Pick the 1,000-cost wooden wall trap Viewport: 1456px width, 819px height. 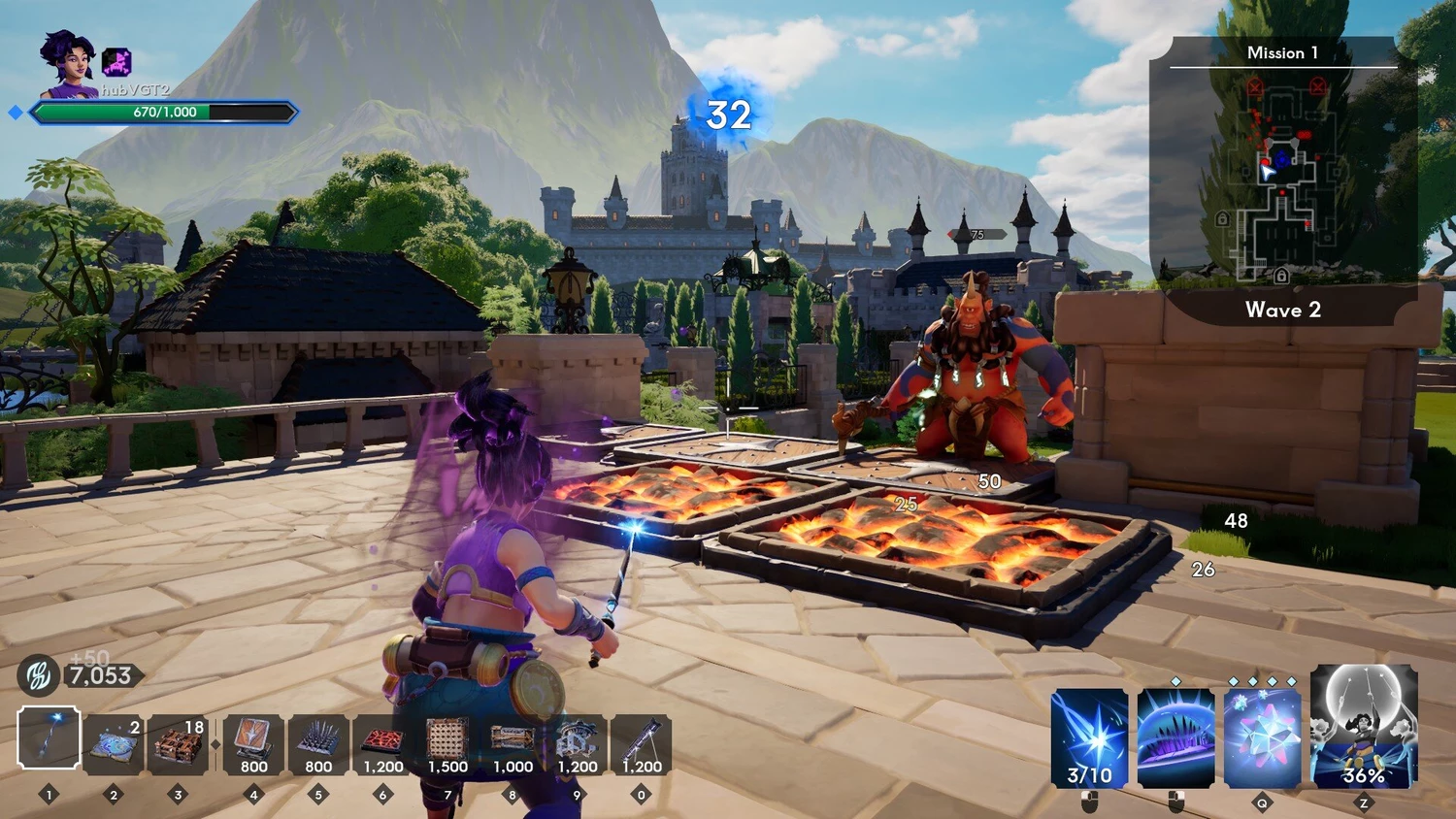point(513,744)
